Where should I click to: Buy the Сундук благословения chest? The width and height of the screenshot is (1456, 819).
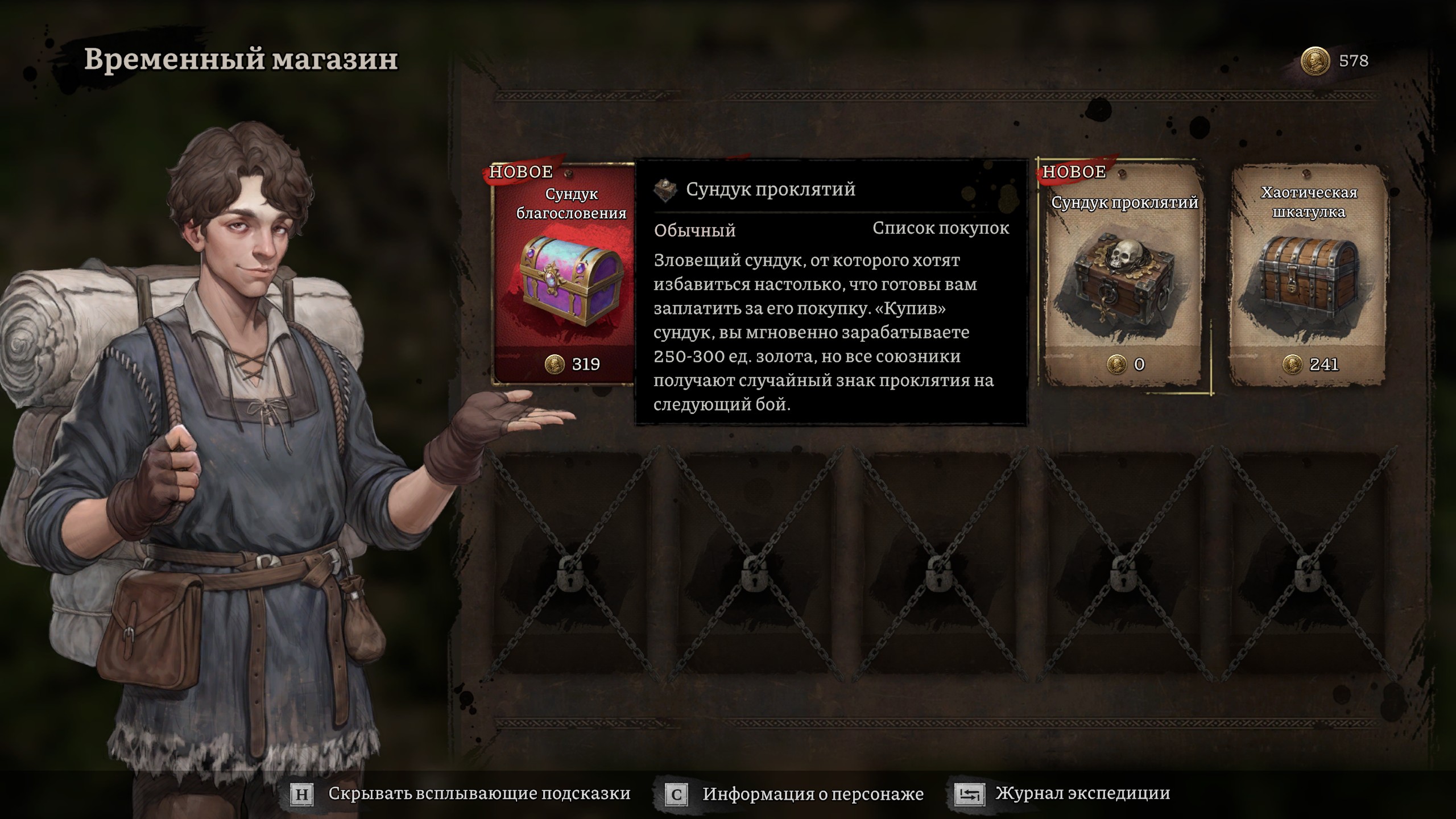point(564,279)
